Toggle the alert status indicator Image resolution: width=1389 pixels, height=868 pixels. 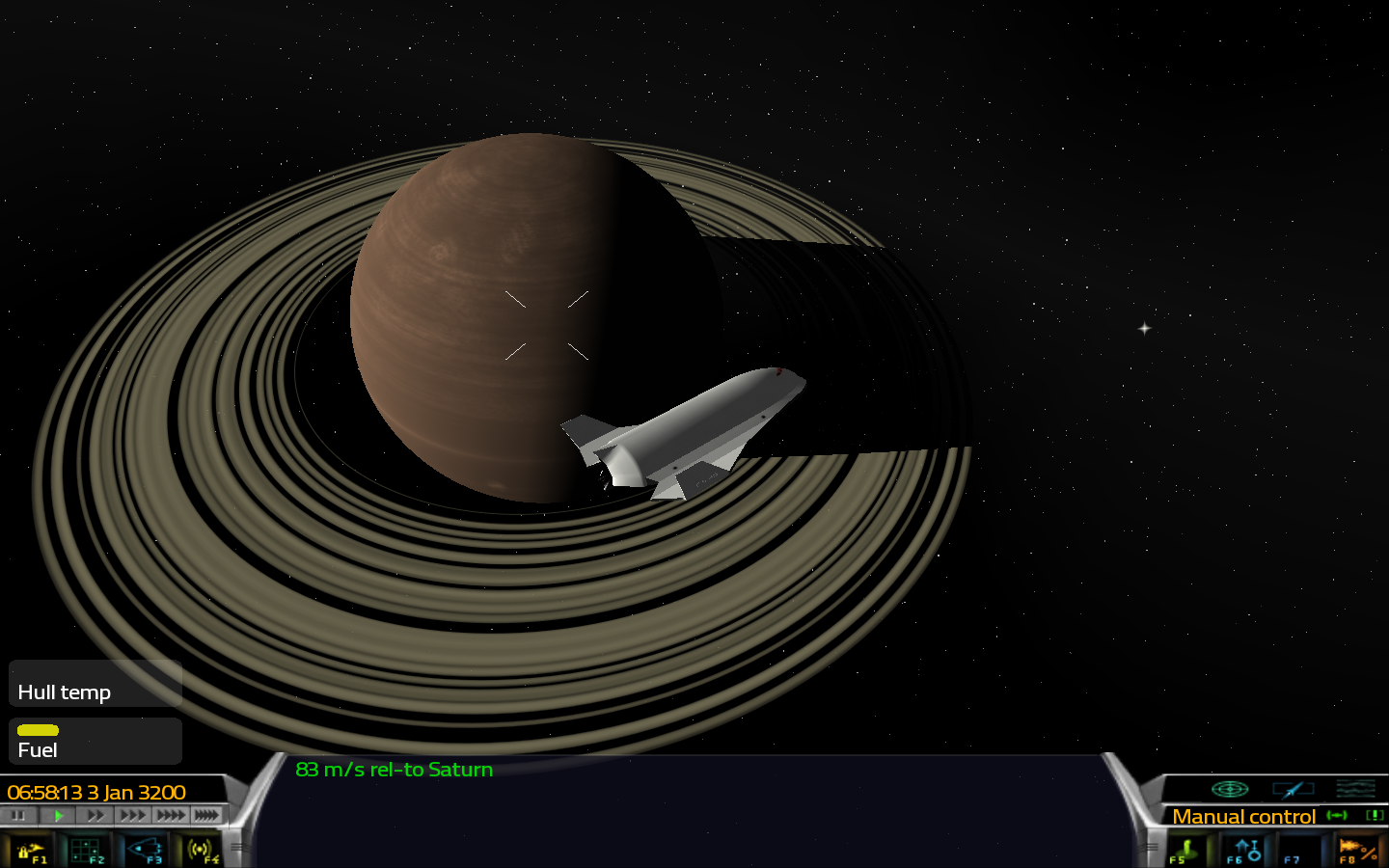point(1375,816)
